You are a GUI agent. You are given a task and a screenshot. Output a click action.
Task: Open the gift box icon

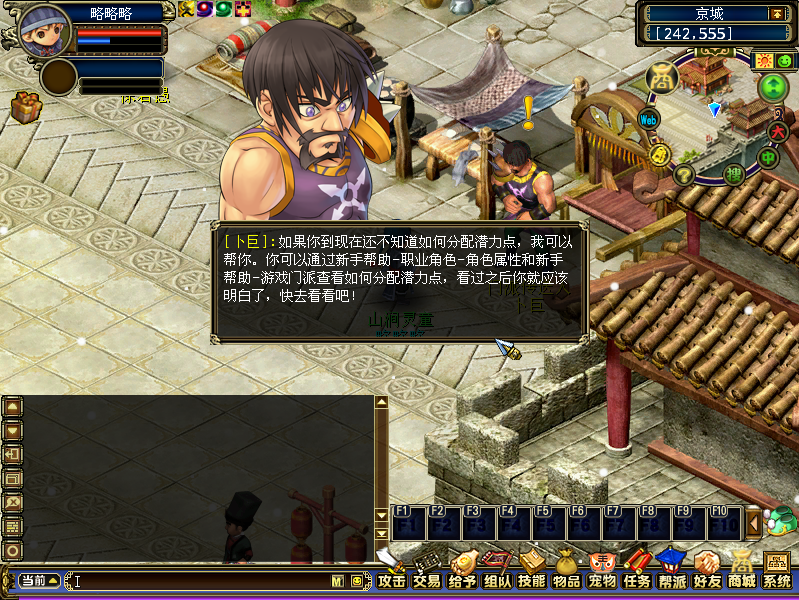(26, 106)
